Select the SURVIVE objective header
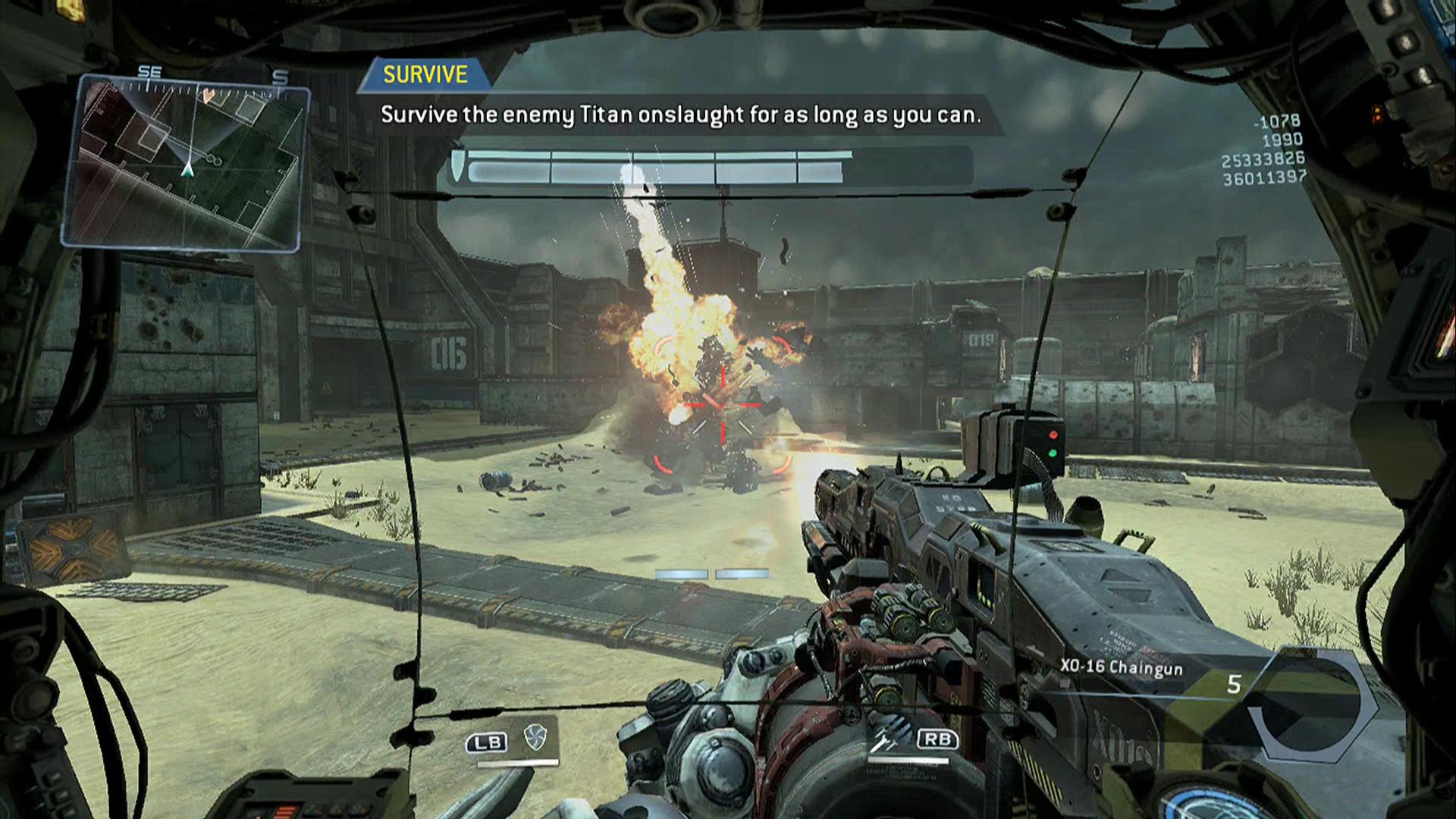 [x=425, y=74]
